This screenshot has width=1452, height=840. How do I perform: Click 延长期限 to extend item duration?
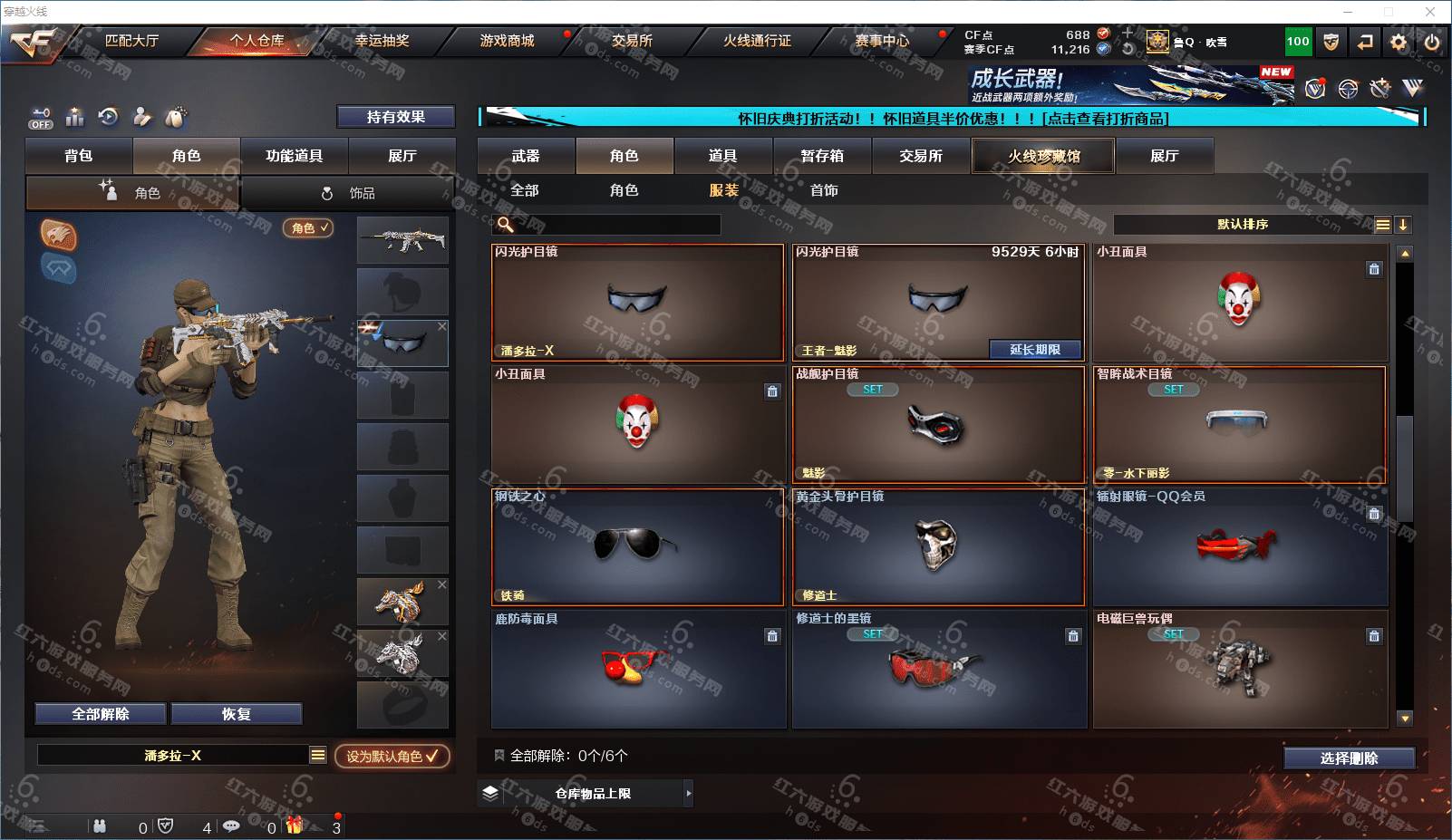coord(1035,350)
